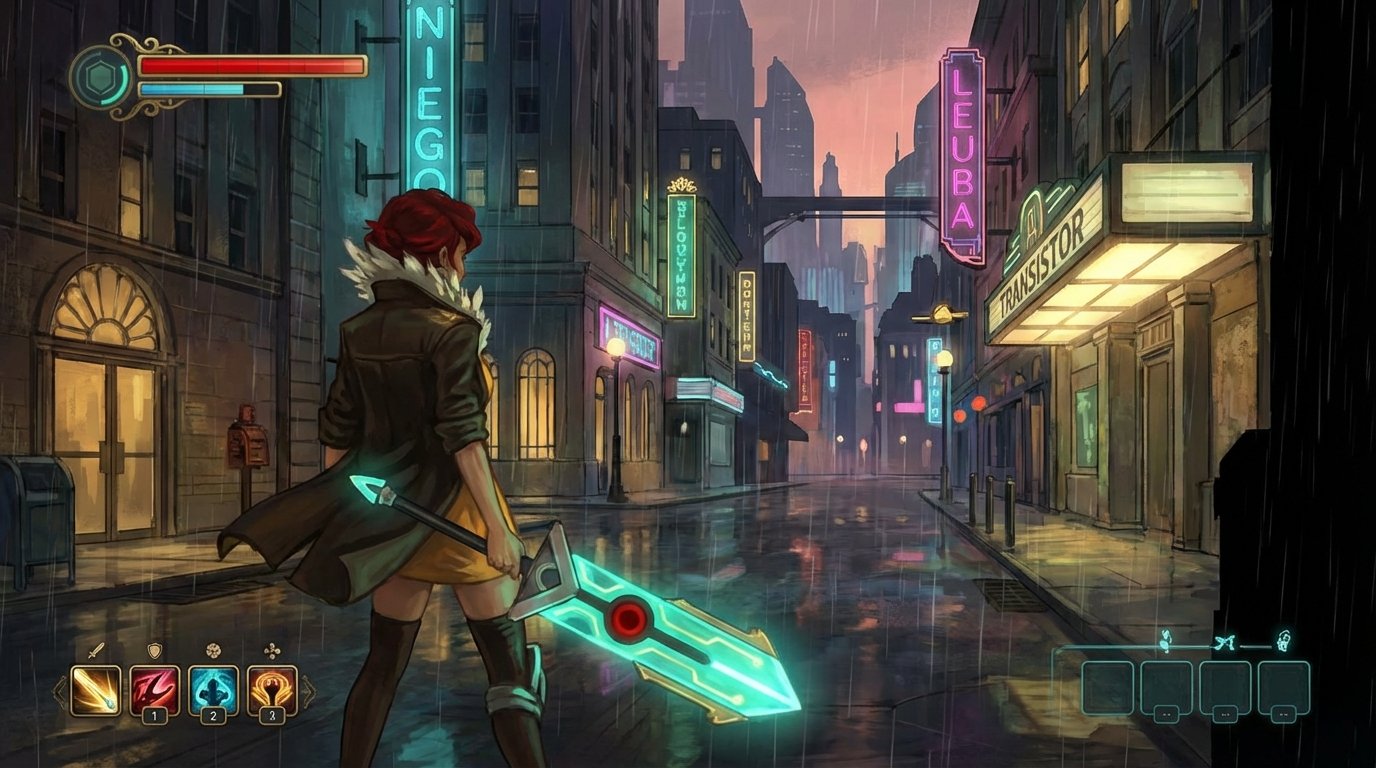Click the helmet icon above the rightmost slot
The height and width of the screenshot is (768, 1376).
point(1285,639)
